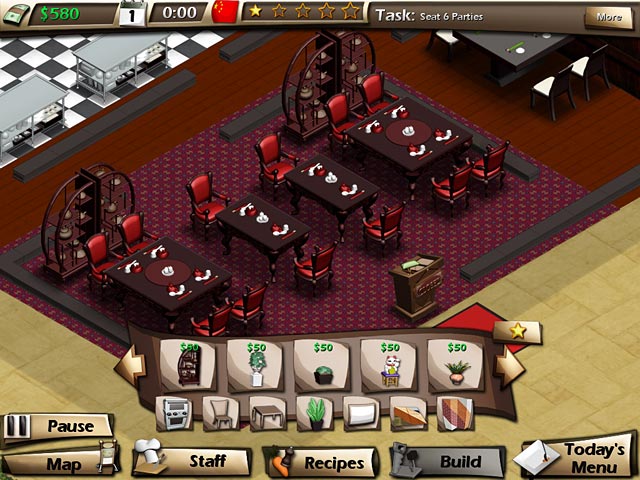Screen dimensions: 640x480
Task: Select the $50 lucky cat statue
Action: pos(389,364)
